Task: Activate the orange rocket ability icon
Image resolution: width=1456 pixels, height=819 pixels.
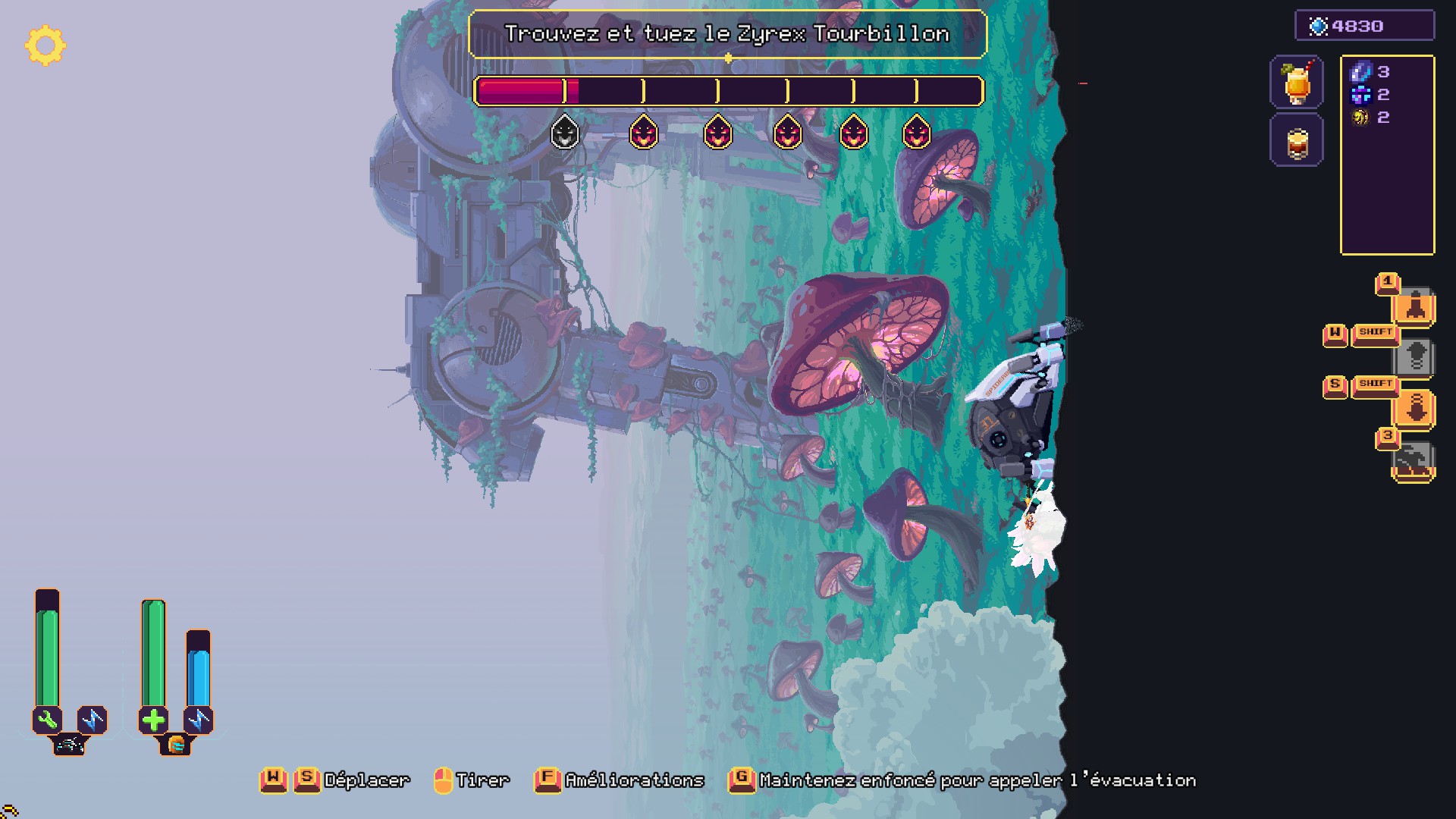Action: point(1414,307)
